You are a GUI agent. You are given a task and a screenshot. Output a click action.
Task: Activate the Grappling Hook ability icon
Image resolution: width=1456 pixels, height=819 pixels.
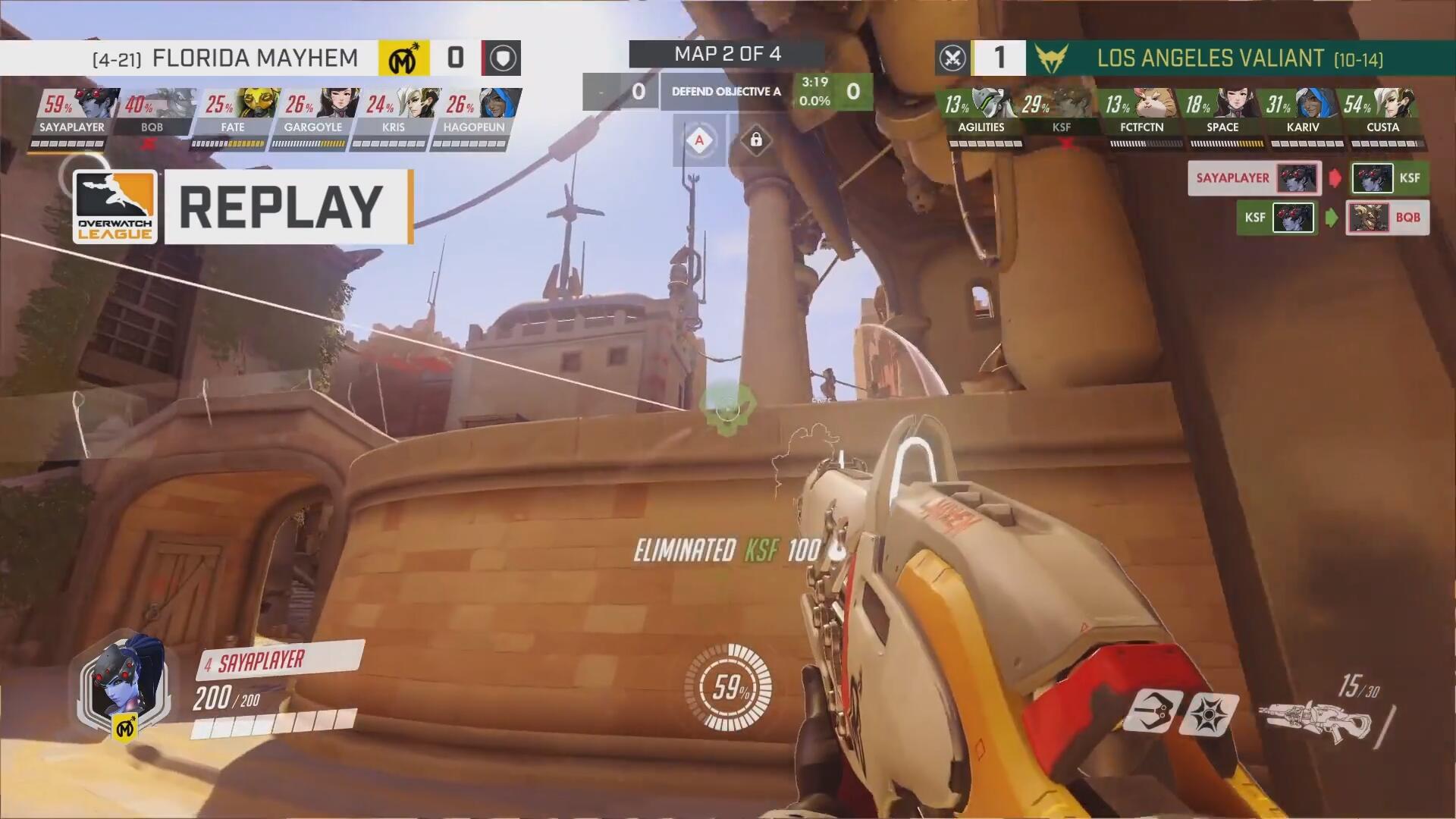[1150, 712]
